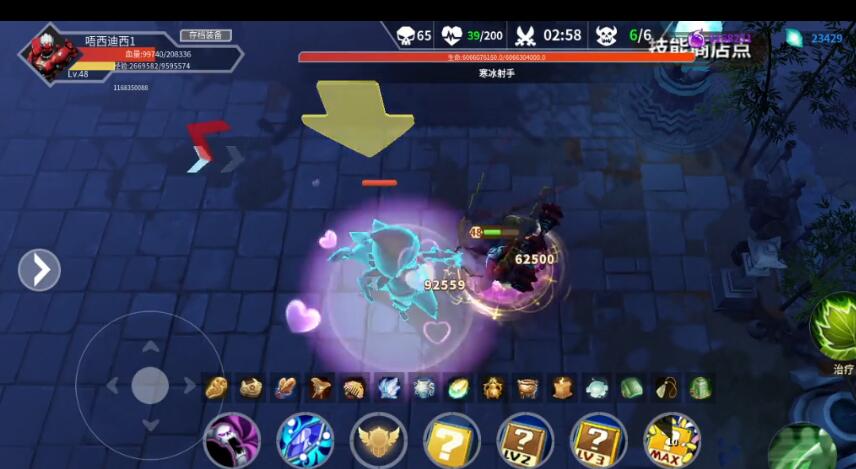Open the plain yellow question mark box
The width and height of the screenshot is (856, 469).
coord(452,441)
